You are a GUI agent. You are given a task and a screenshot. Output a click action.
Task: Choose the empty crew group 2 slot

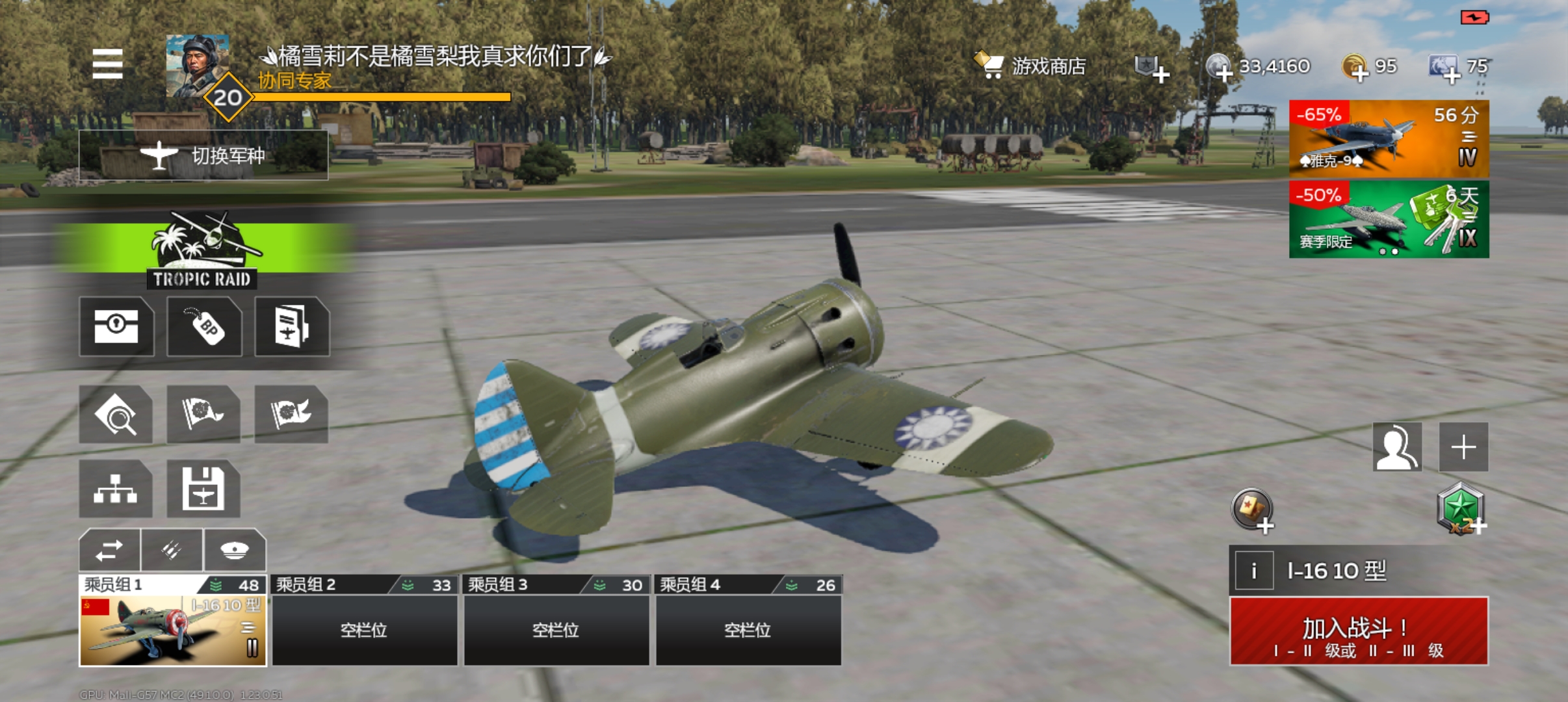click(x=364, y=629)
